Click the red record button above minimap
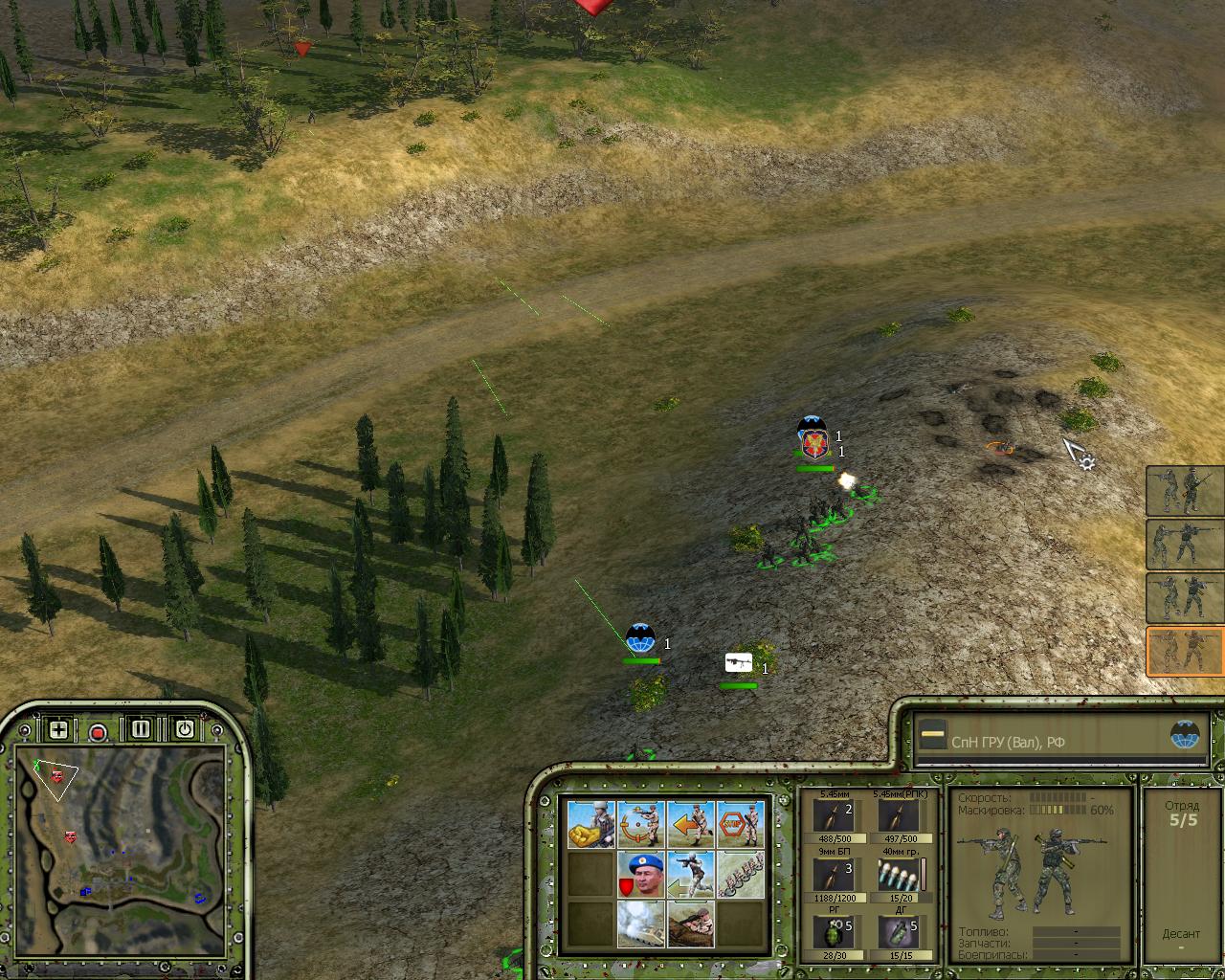The width and height of the screenshot is (1225, 980). 98,732
